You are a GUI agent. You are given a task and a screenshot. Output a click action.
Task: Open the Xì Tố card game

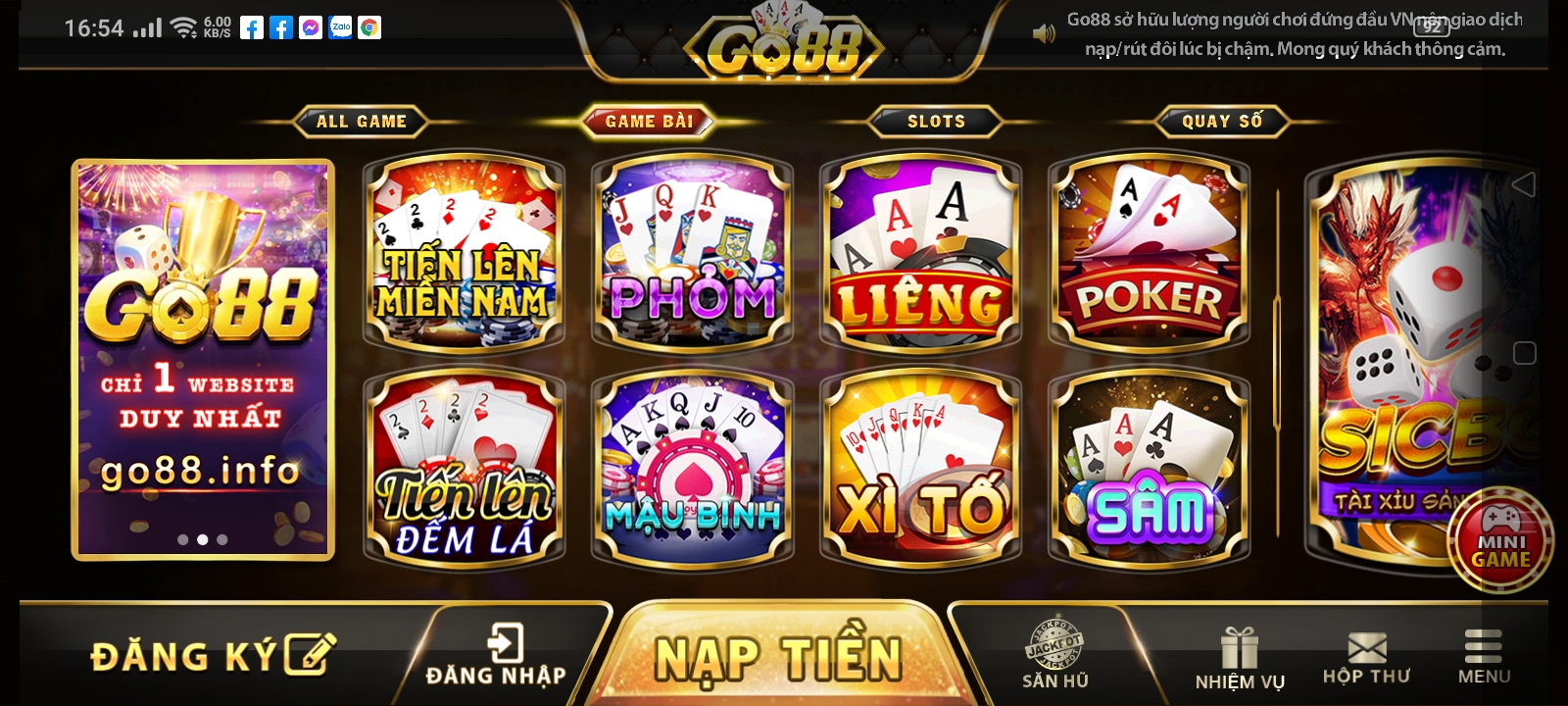[x=920, y=471]
